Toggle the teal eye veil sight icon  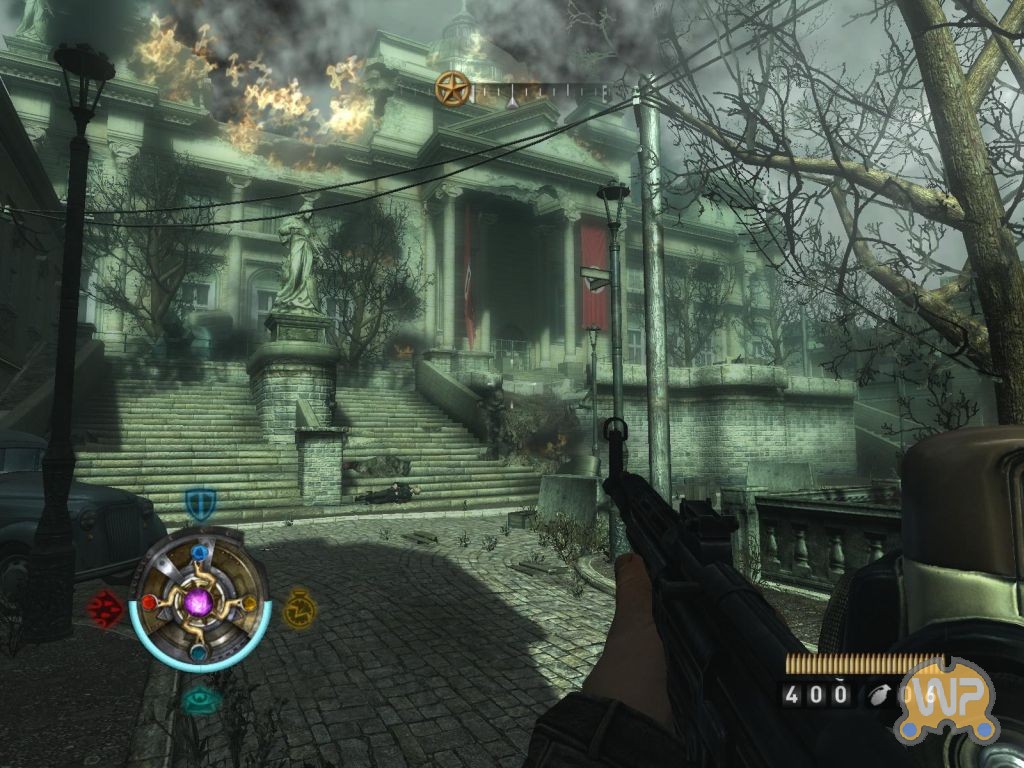[x=201, y=700]
